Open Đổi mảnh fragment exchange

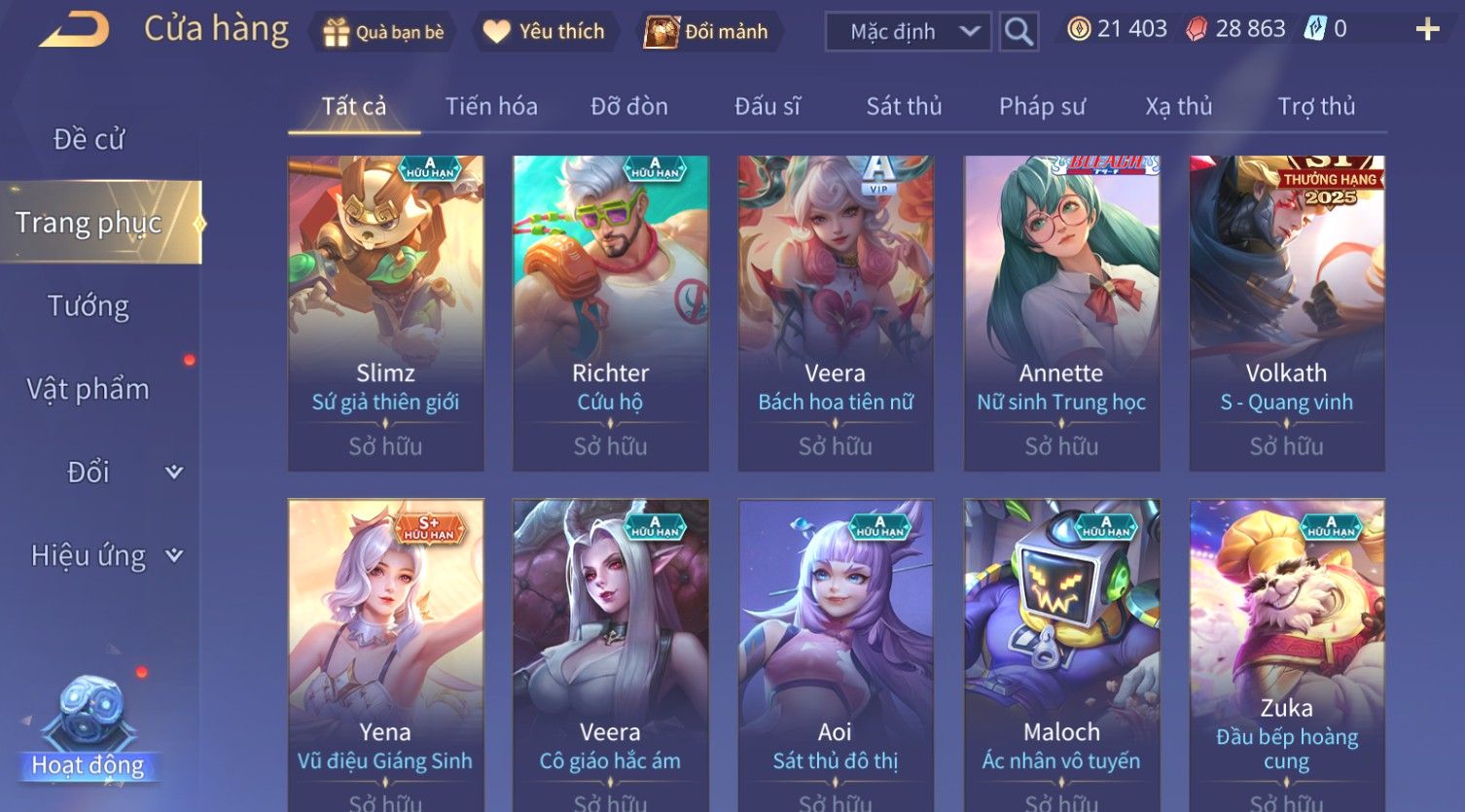(x=707, y=32)
